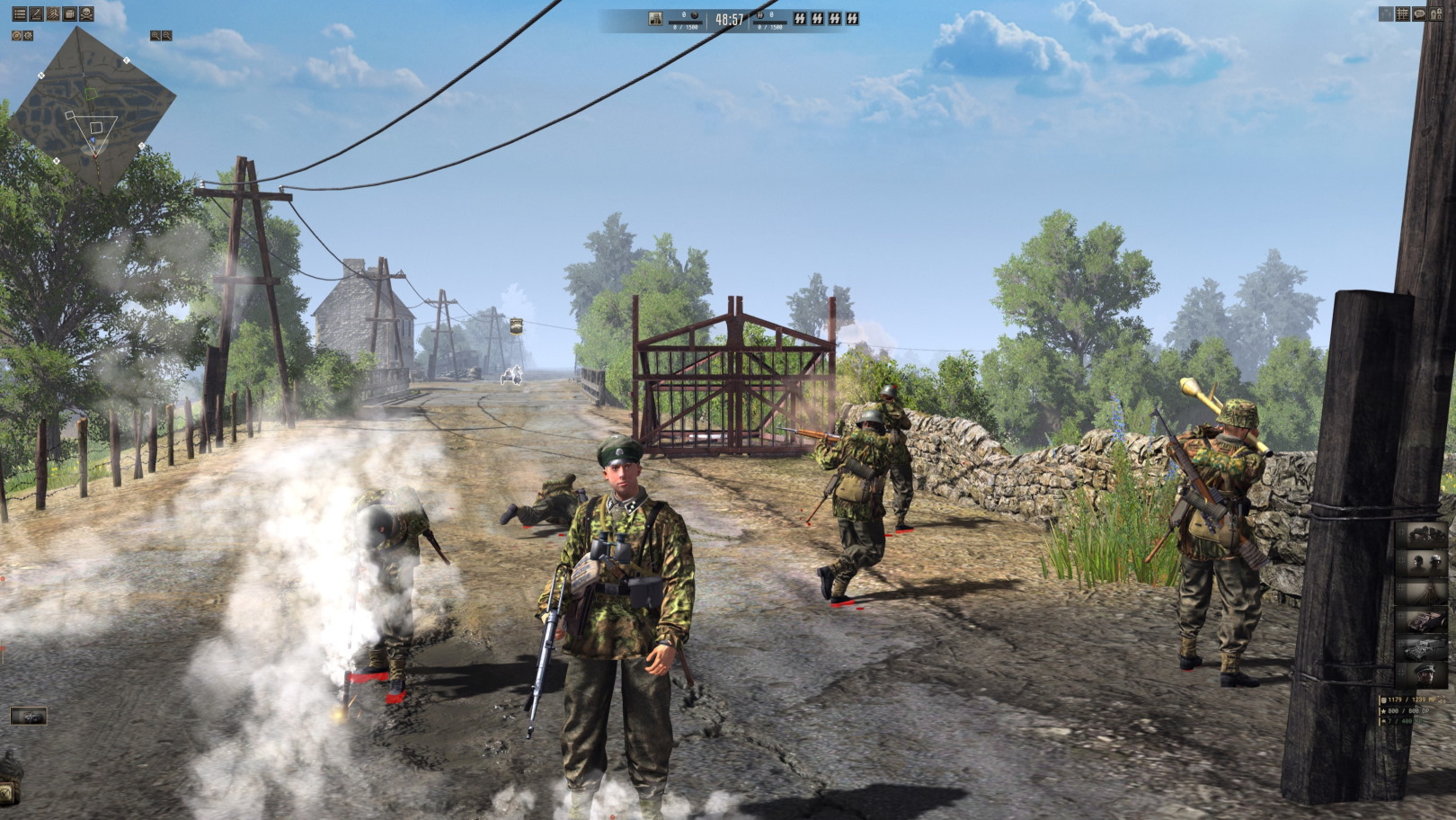Open the supply crate panel
1456x820 pixels.
click(x=69, y=14)
